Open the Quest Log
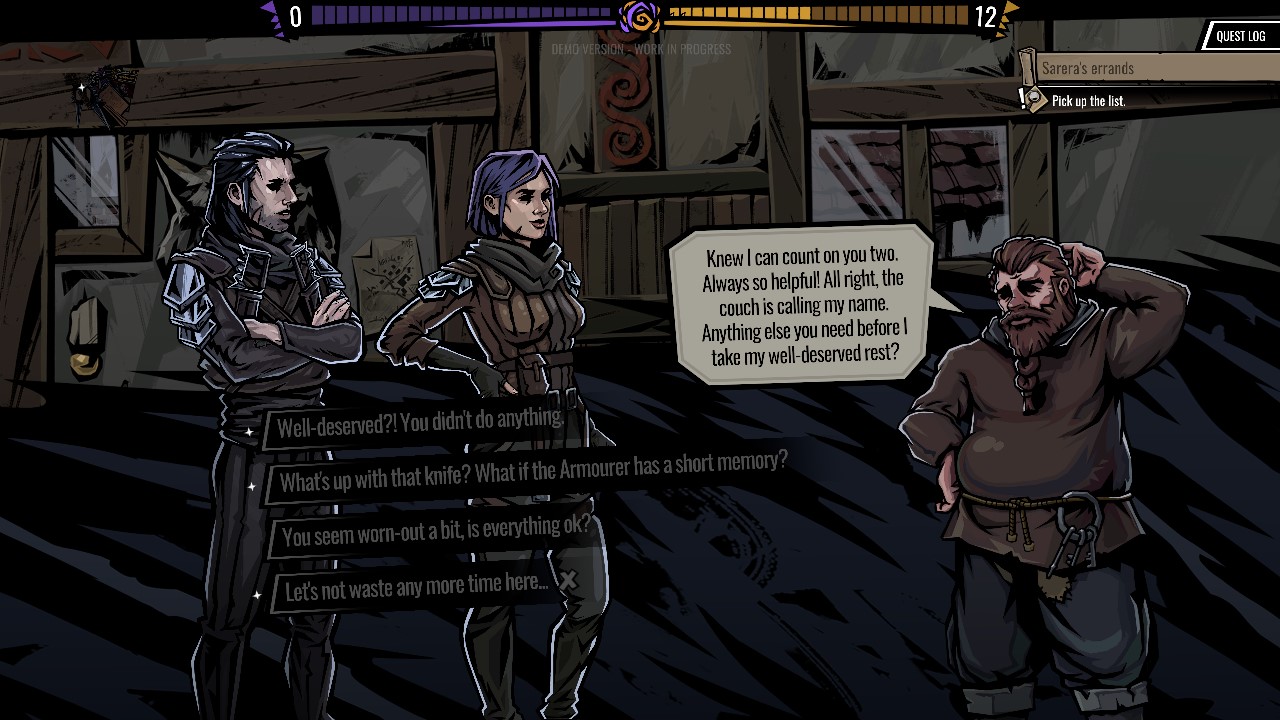Viewport: 1280px width, 720px height. click(1240, 36)
